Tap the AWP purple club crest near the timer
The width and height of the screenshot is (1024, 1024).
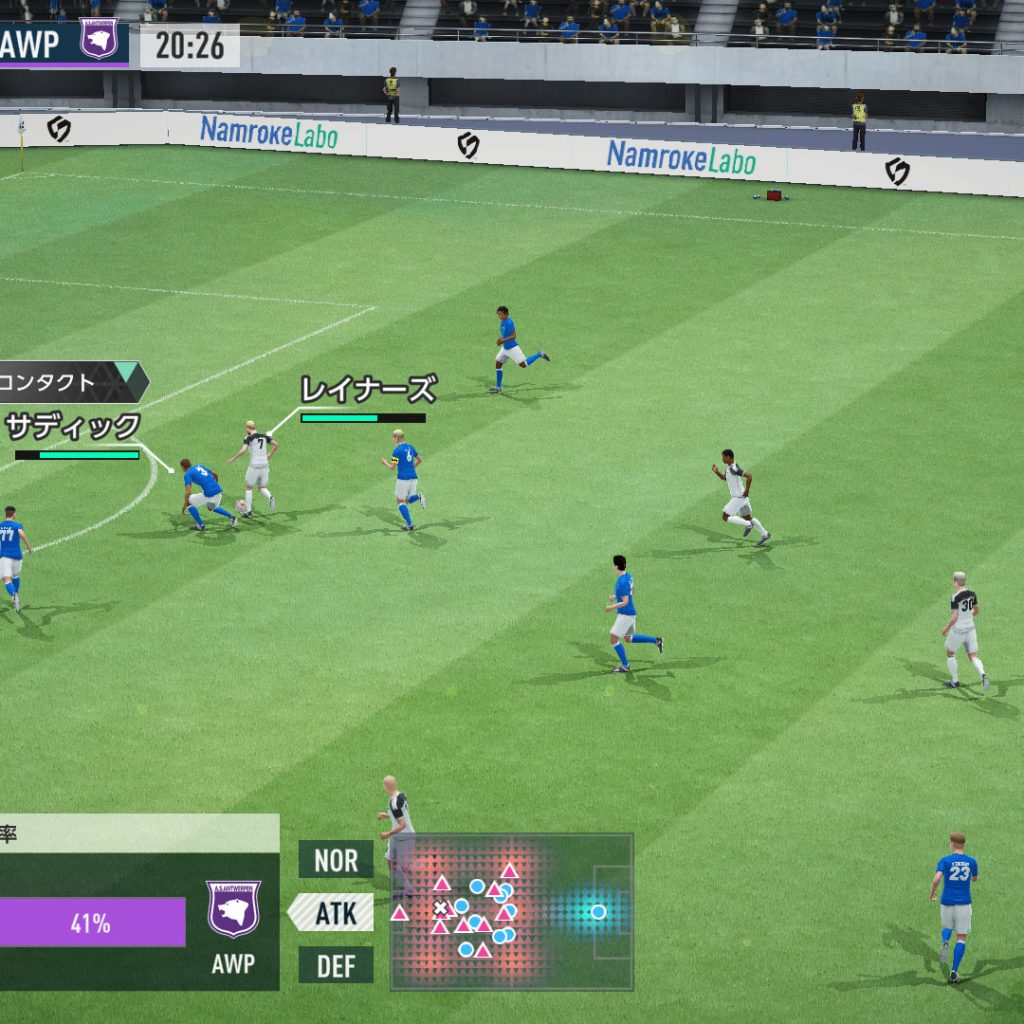(x=99, y=38)
